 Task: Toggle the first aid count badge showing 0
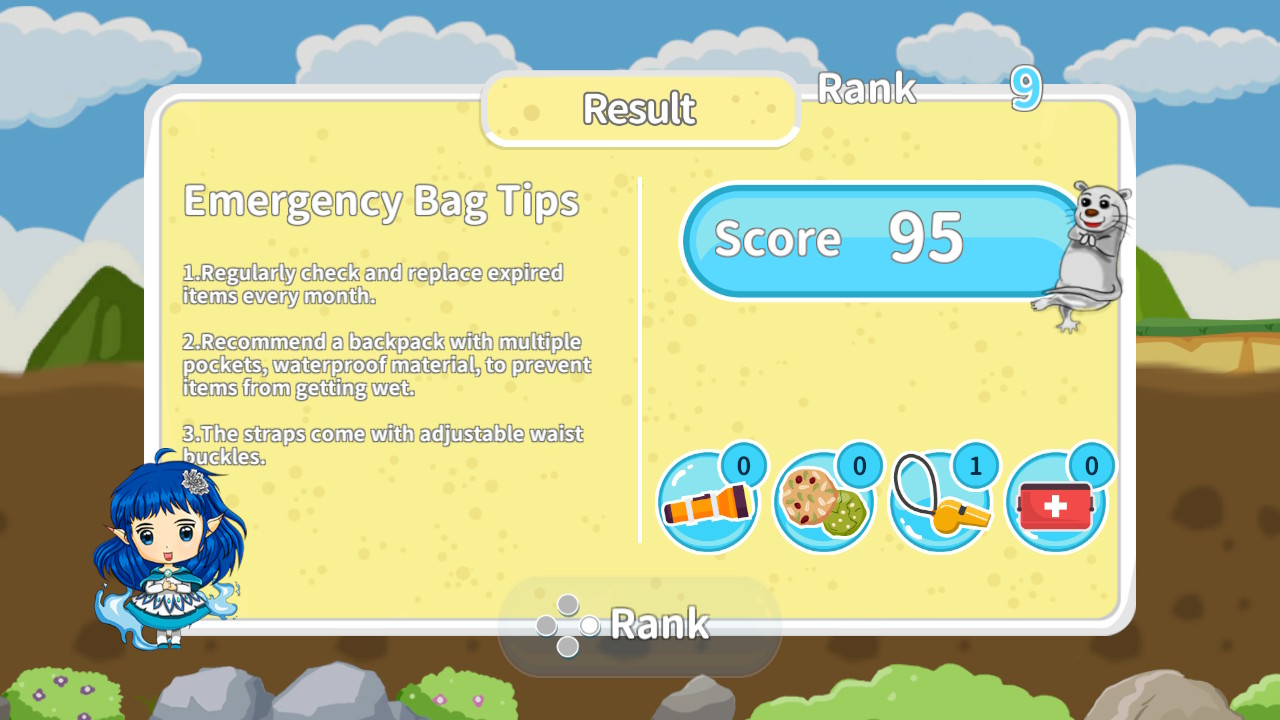(x=1090, y=464)
